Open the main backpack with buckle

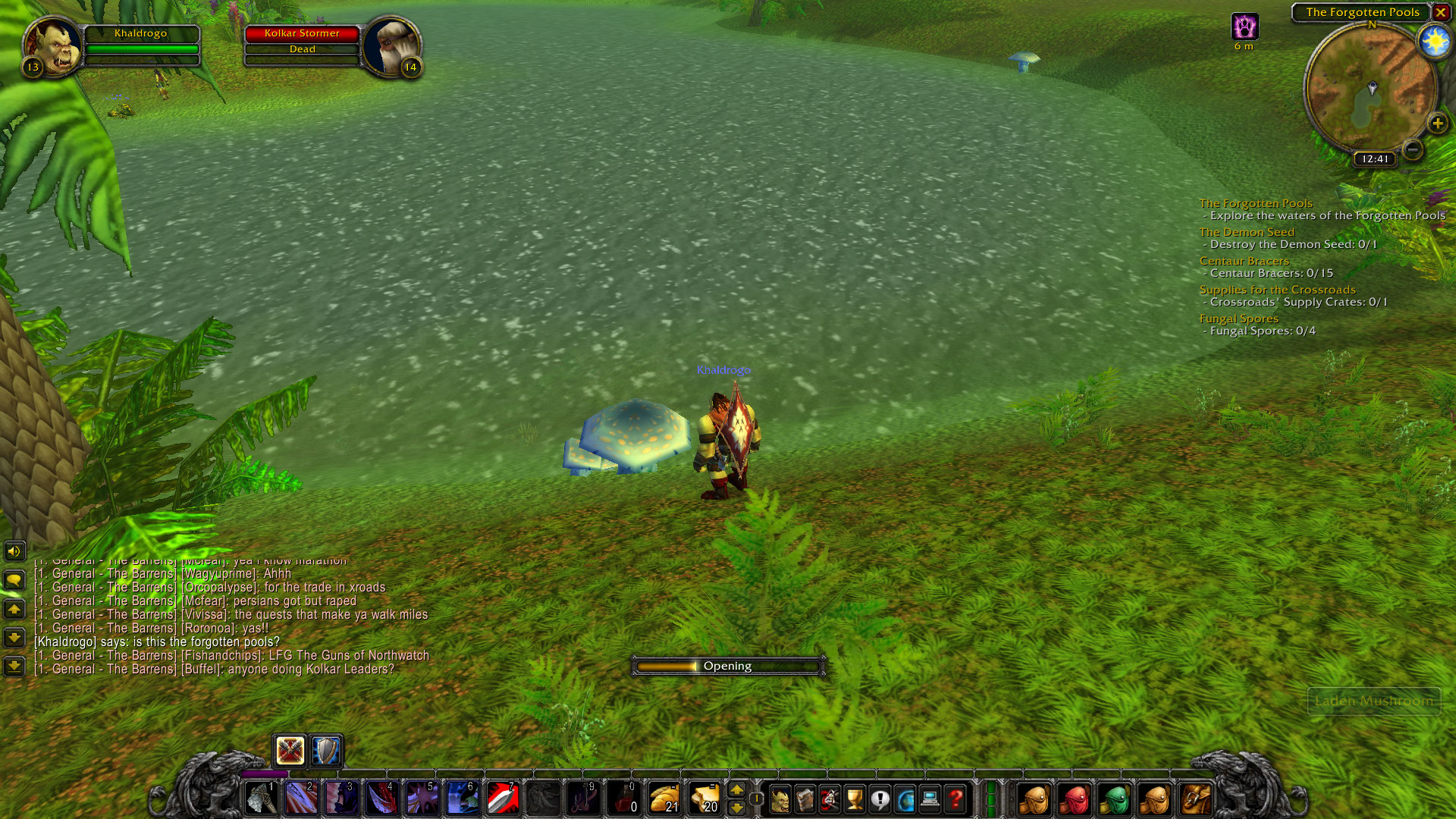1196,799
